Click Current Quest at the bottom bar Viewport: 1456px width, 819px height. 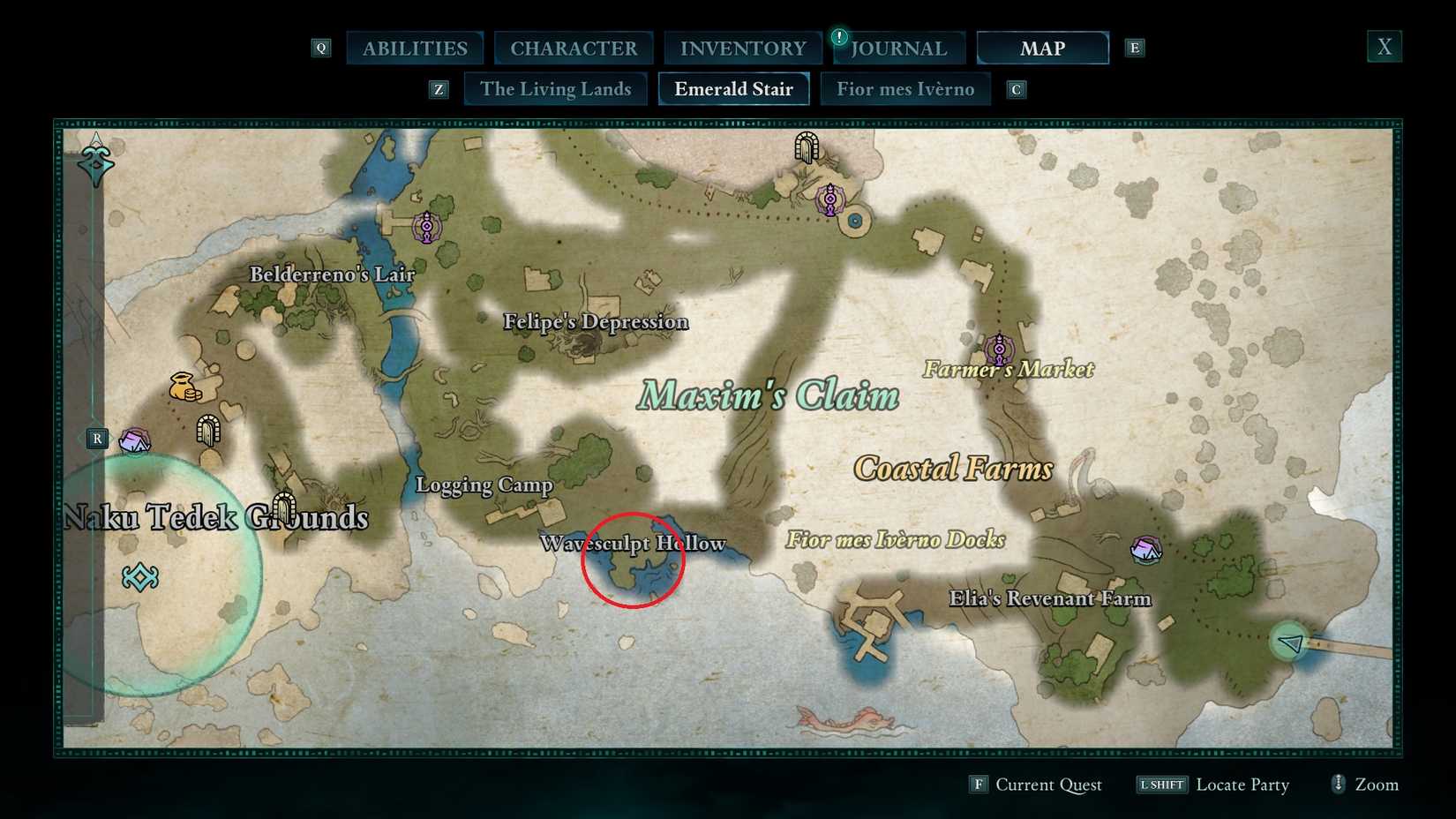click(x=1048, y=785)
